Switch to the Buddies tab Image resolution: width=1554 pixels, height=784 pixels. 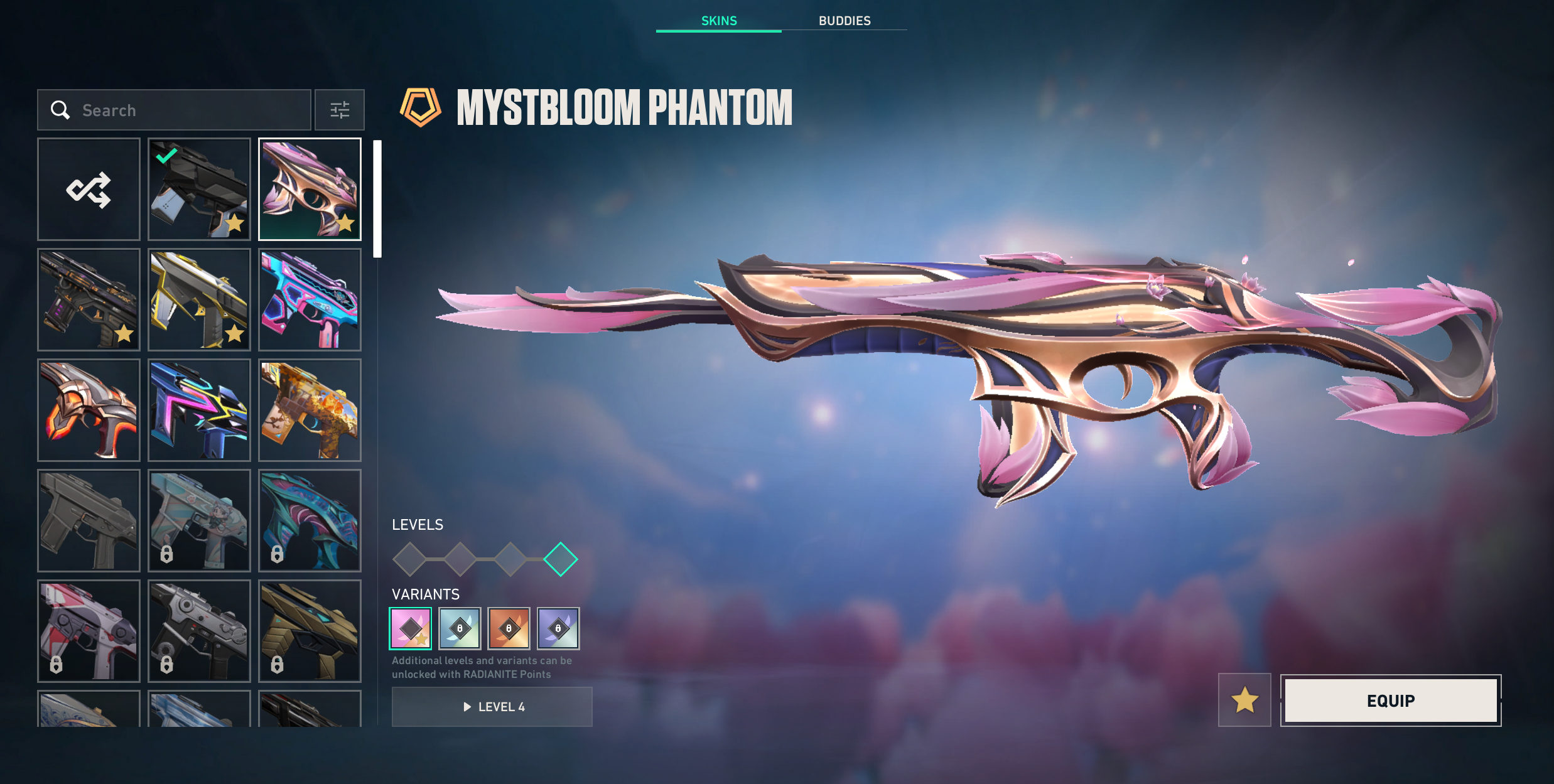(844, 21)
